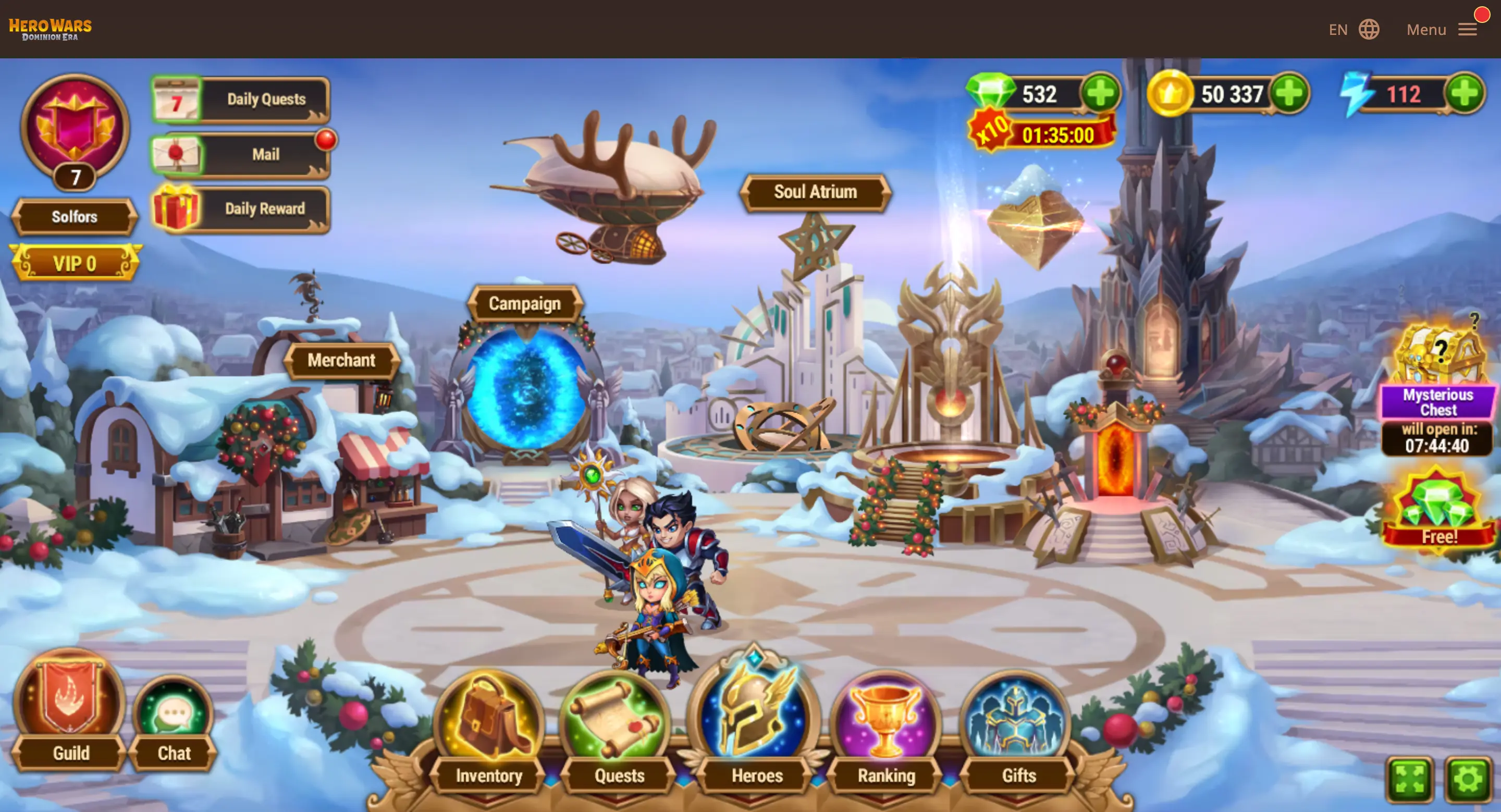
Task: Open the Merchant shop
Action: click(x=341, y=360)
